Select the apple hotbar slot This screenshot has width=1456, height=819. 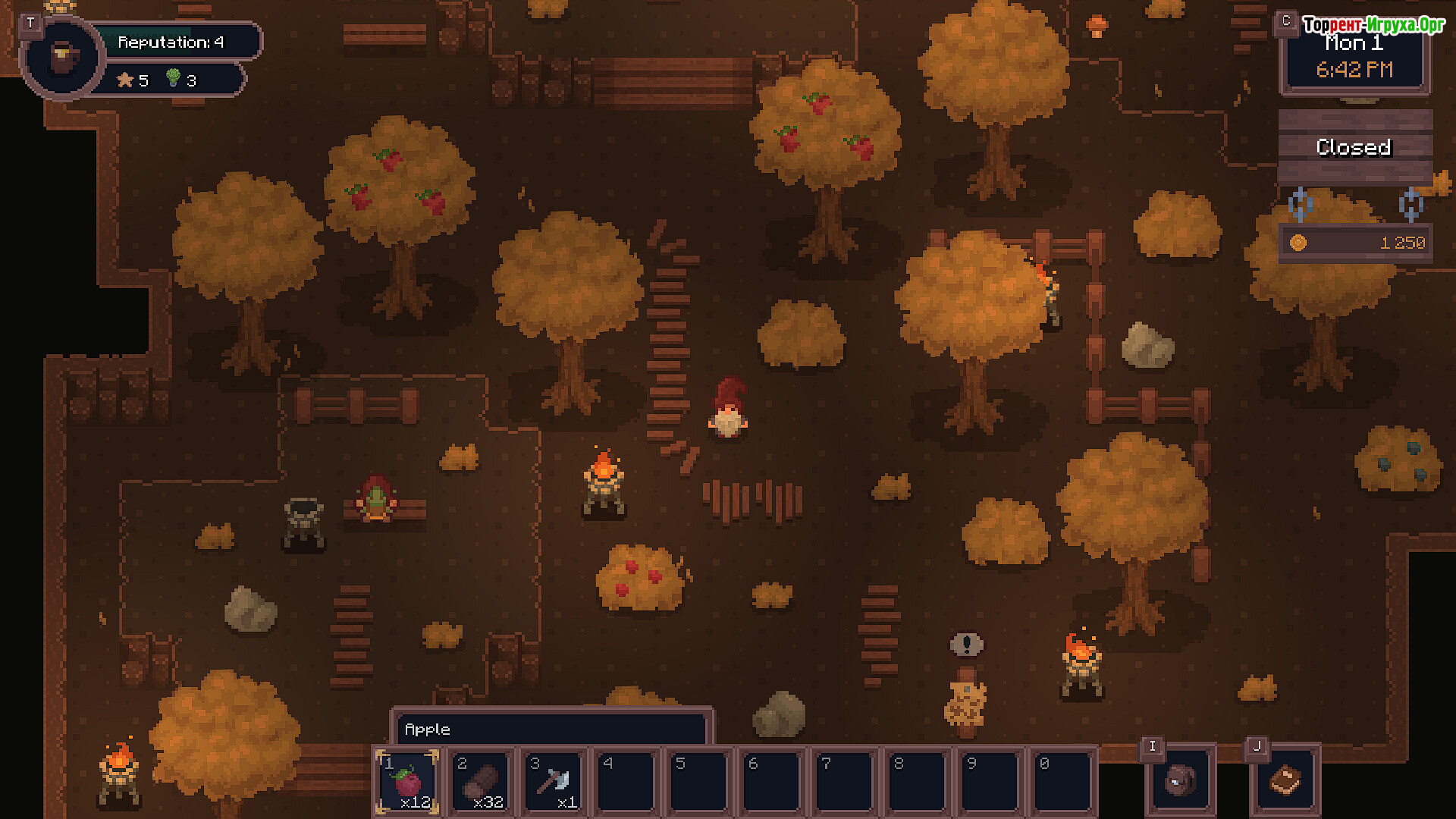tap(407, 781)
